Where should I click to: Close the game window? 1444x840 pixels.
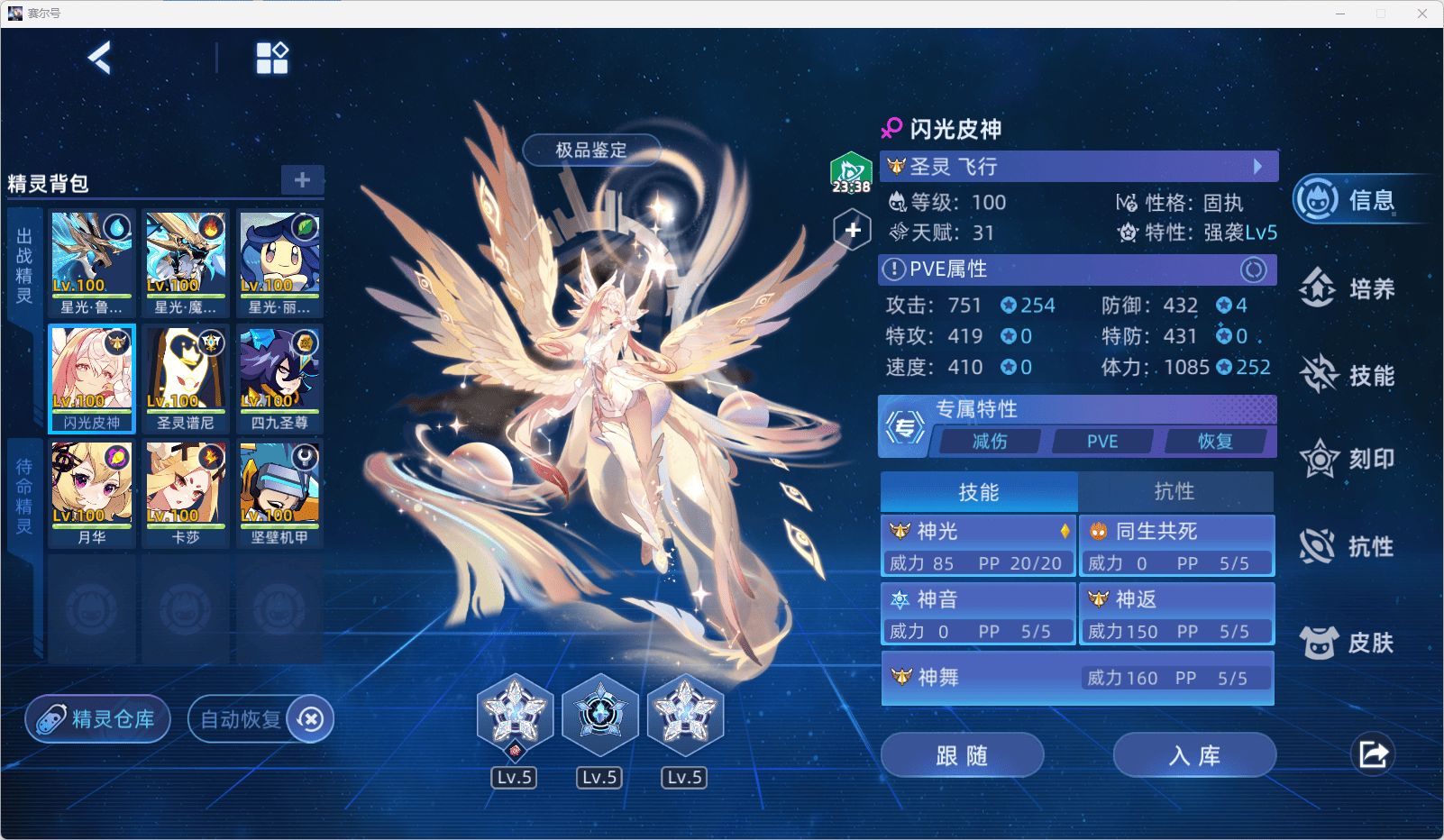[x=1422, y=14]
